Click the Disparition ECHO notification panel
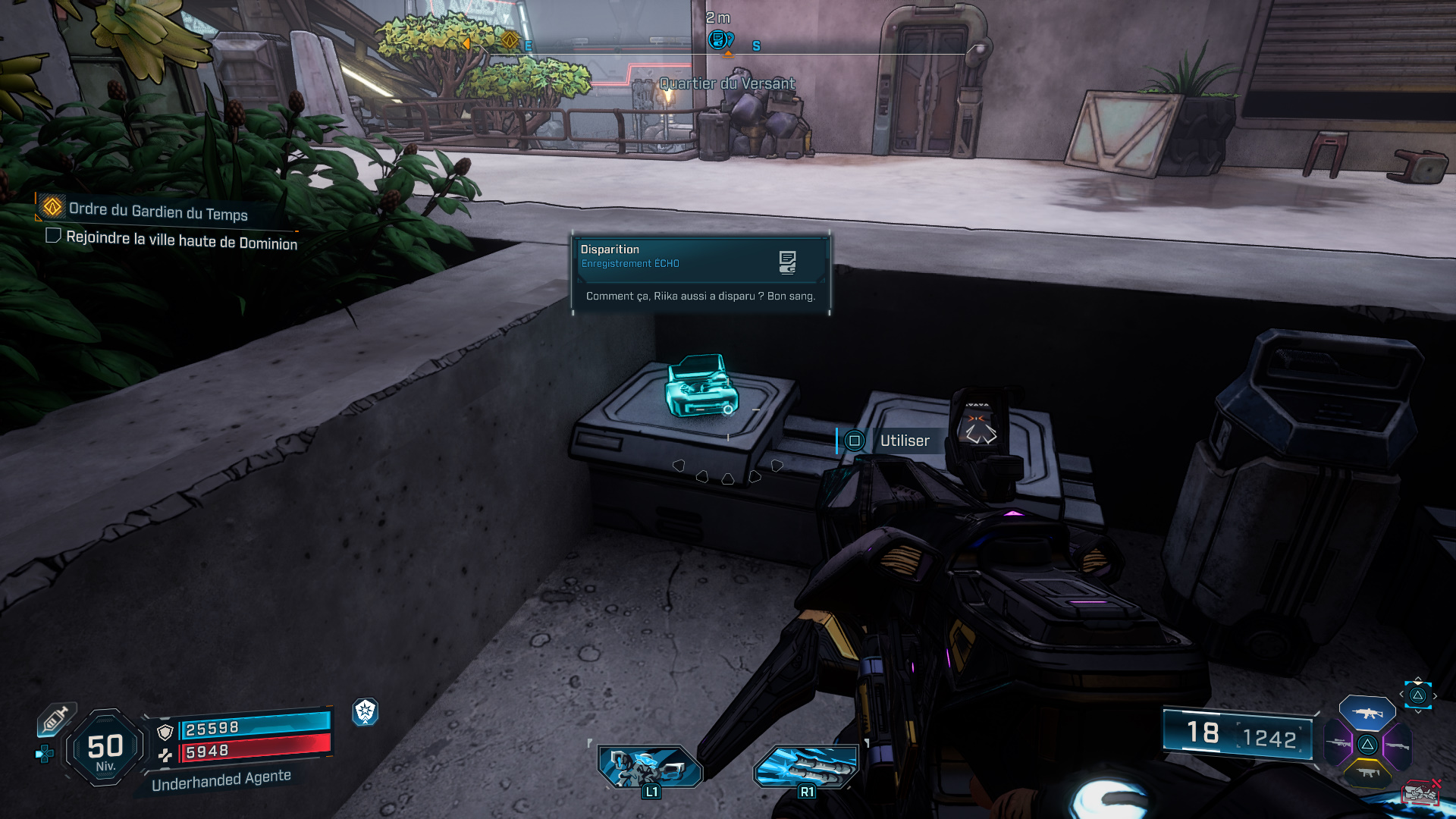This screenshot has height=819, width=1456. pos(701,275)
